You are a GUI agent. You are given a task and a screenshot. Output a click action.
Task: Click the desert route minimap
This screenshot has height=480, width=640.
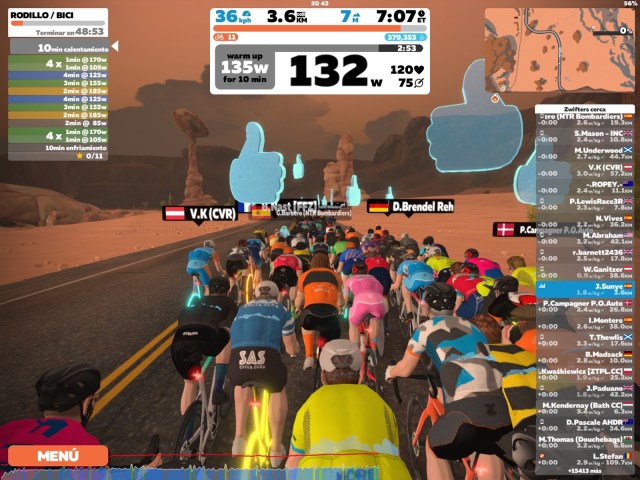(560, 50)
